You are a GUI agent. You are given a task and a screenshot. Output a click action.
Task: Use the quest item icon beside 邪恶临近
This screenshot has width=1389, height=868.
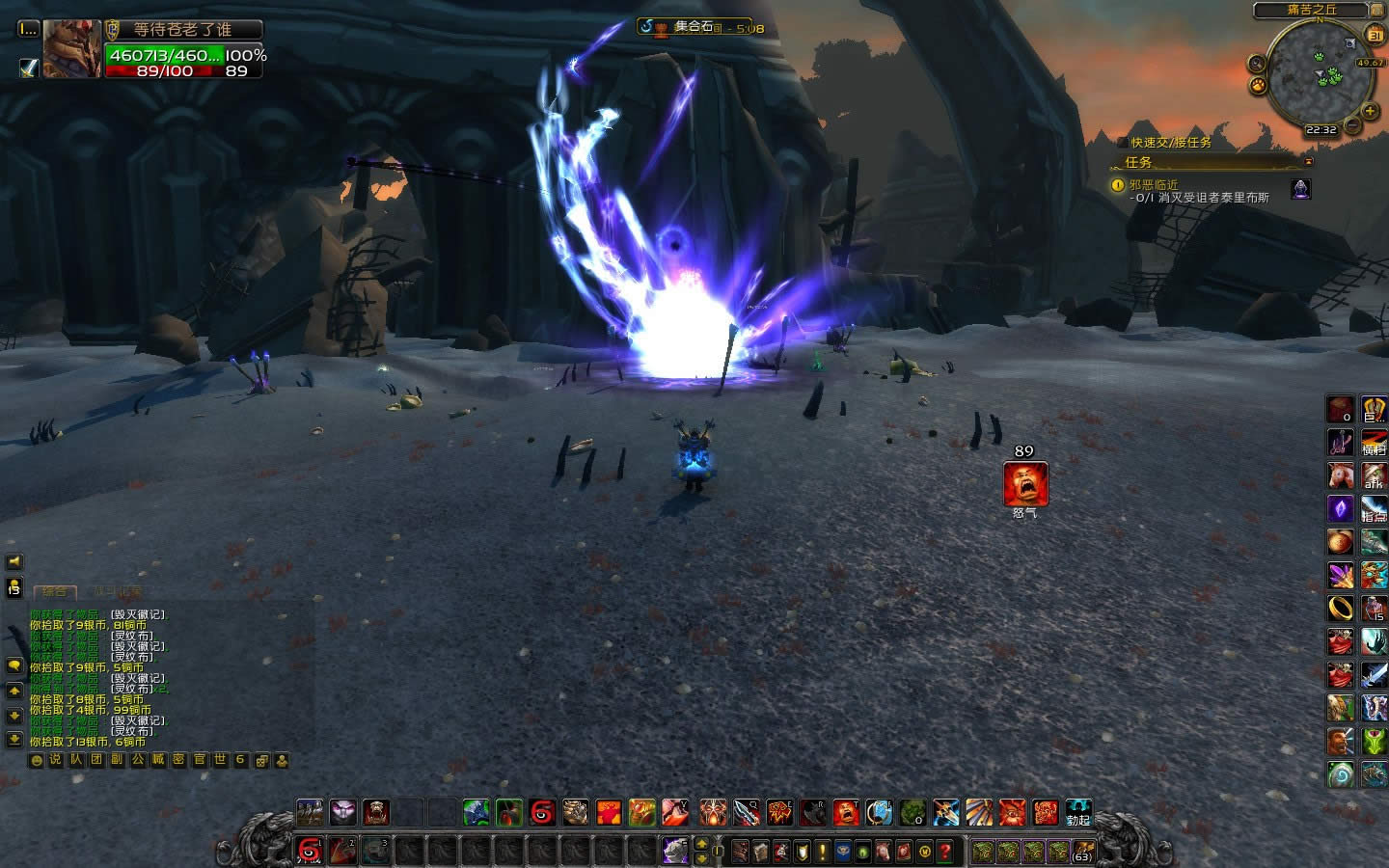(1301, 189)
